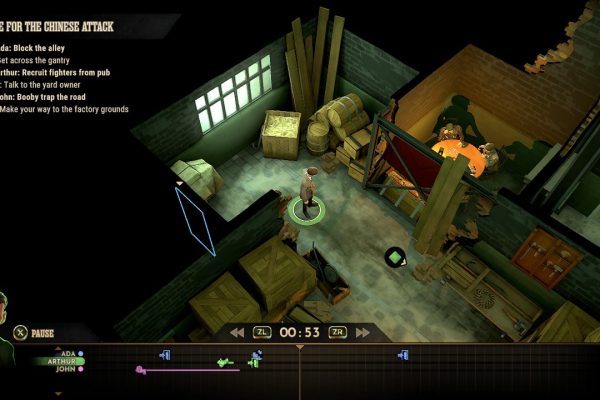This screenshot has height=400, width=600.
Task: Rewind the timeline with the left arrows
Action: (237, 332)
